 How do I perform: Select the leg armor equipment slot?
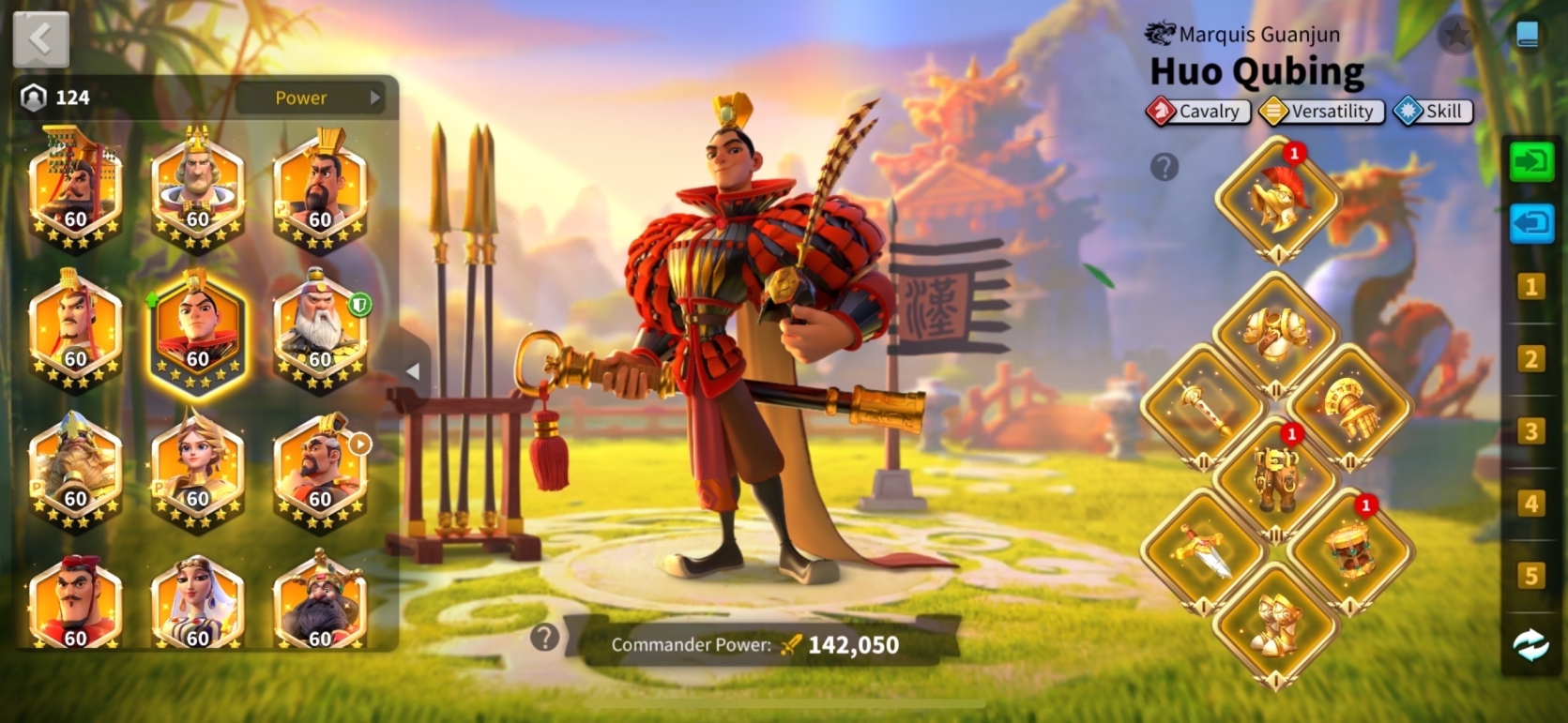[x=1274, y=475]
